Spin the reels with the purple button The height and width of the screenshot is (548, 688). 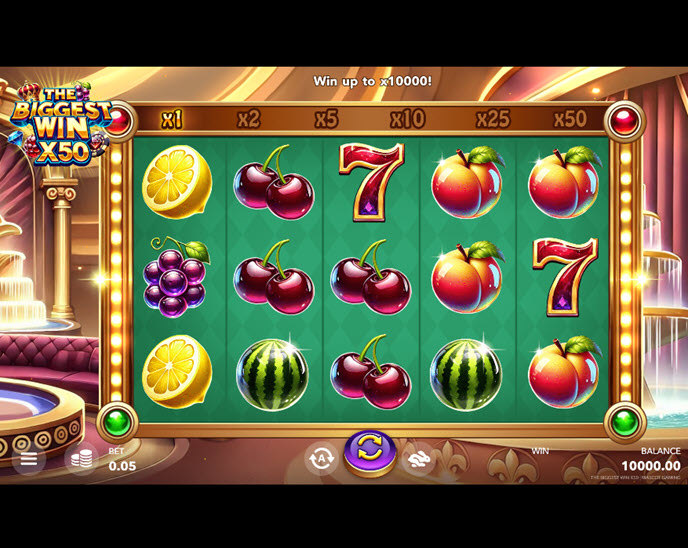point(369,452)
